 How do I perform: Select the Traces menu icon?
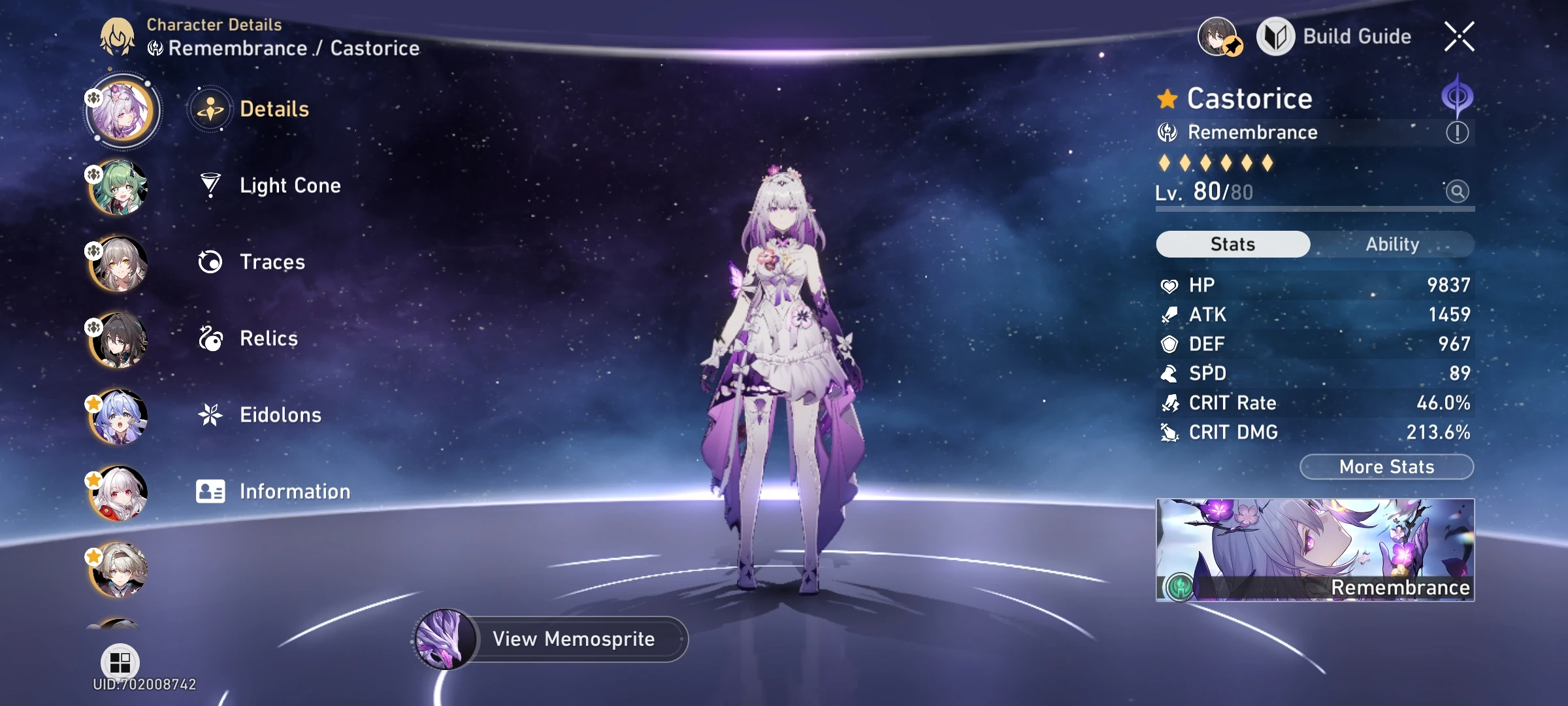[209, 261]
